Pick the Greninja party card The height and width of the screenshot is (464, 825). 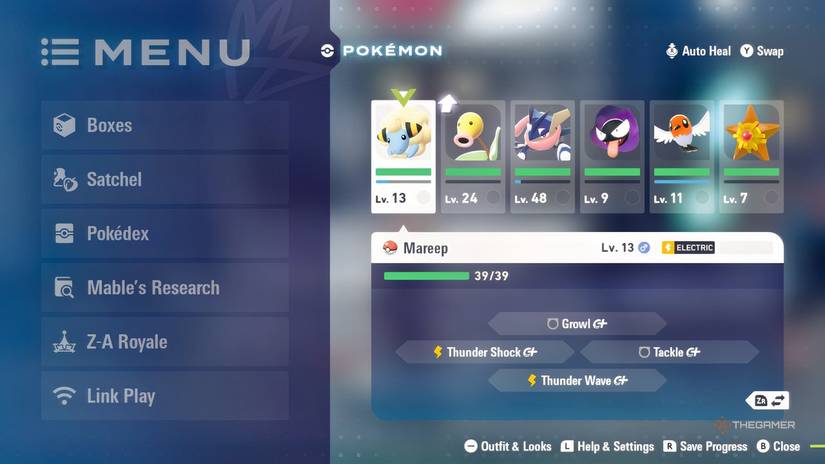(542, 156)
